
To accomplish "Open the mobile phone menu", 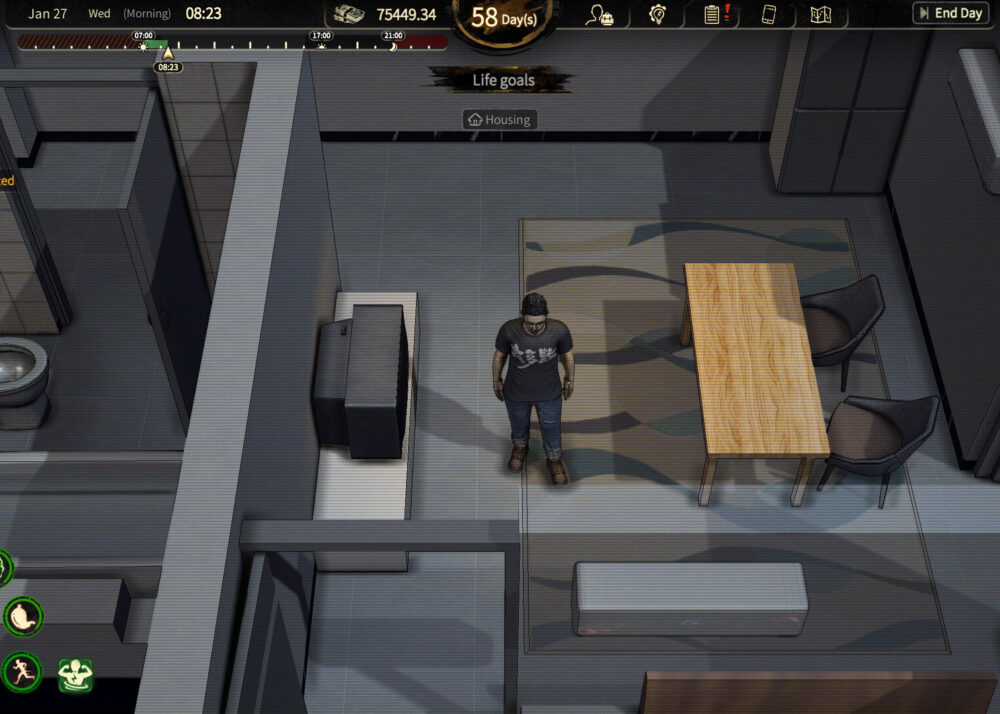I will point(768,15).
